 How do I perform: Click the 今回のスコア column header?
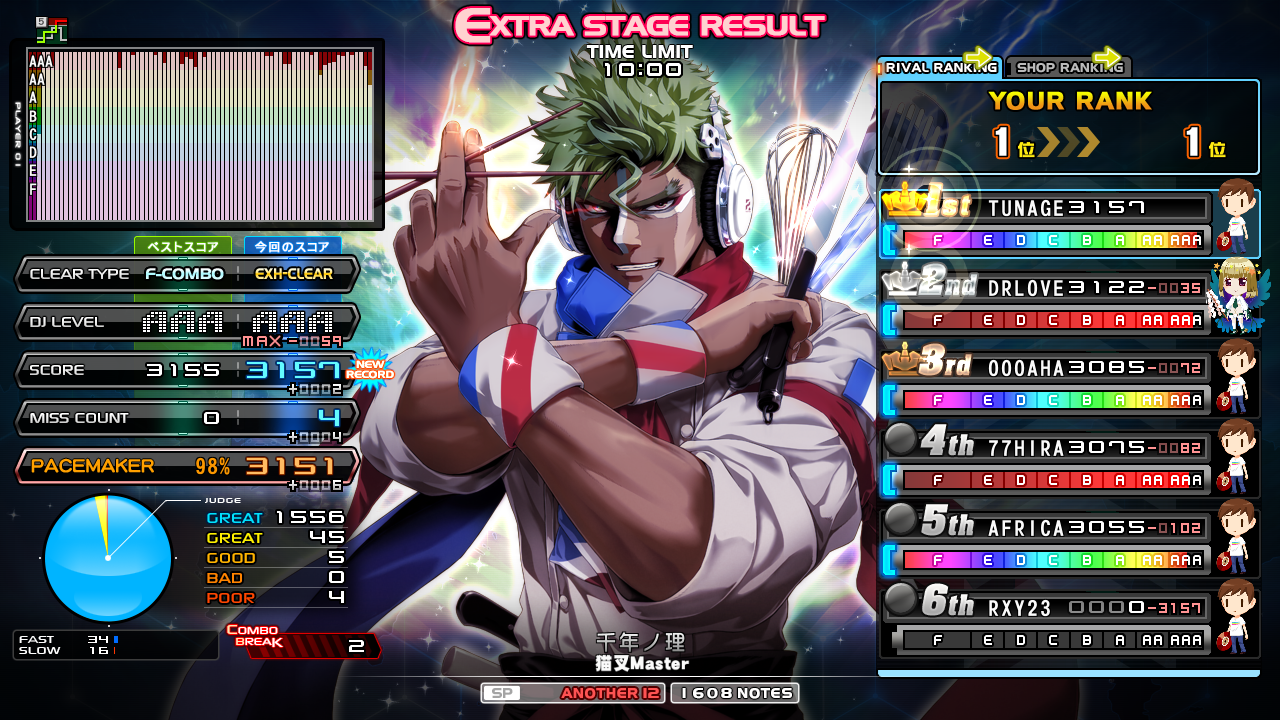293,246
